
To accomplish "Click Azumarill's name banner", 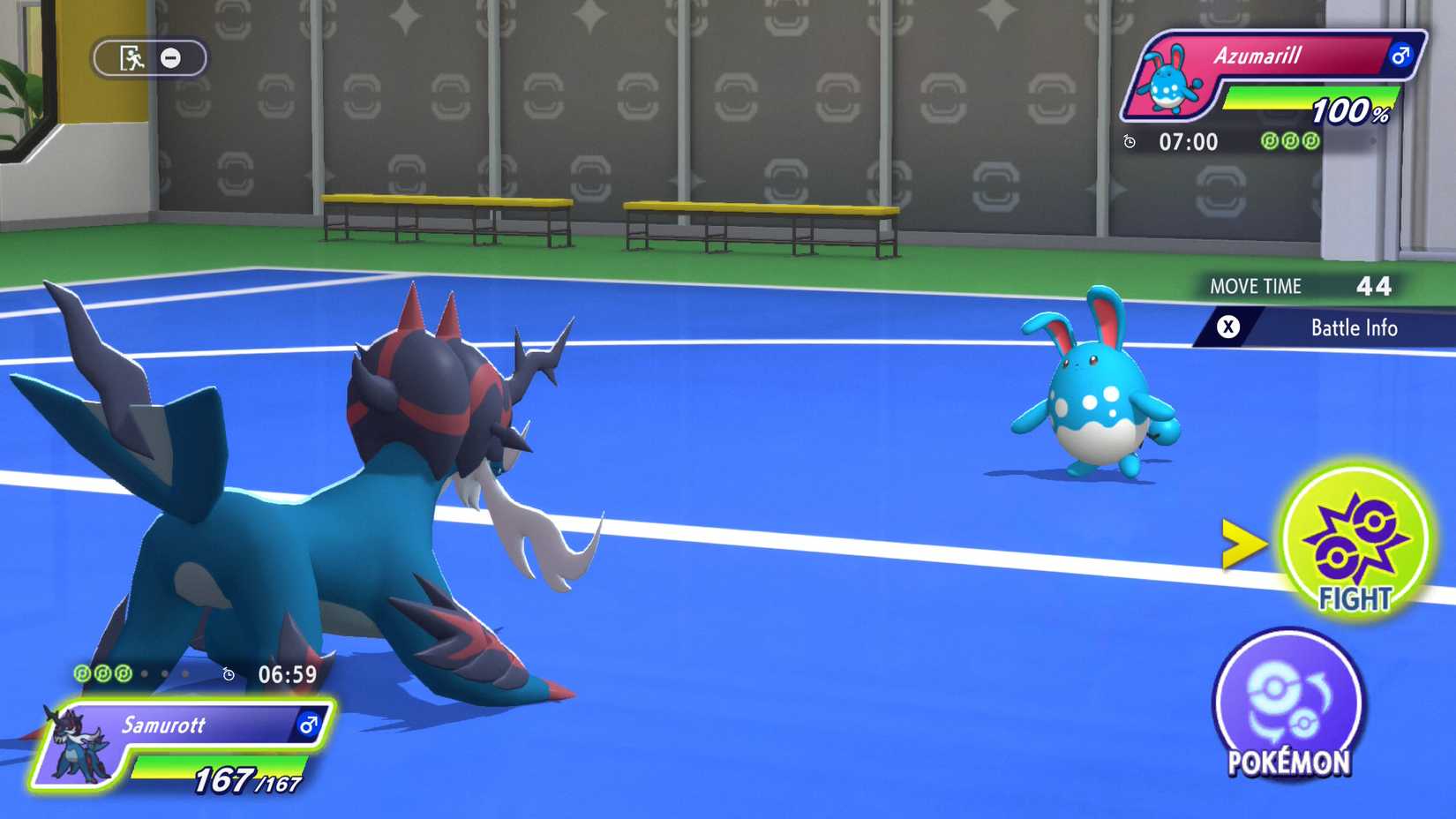I will [x=1271, y=55].
